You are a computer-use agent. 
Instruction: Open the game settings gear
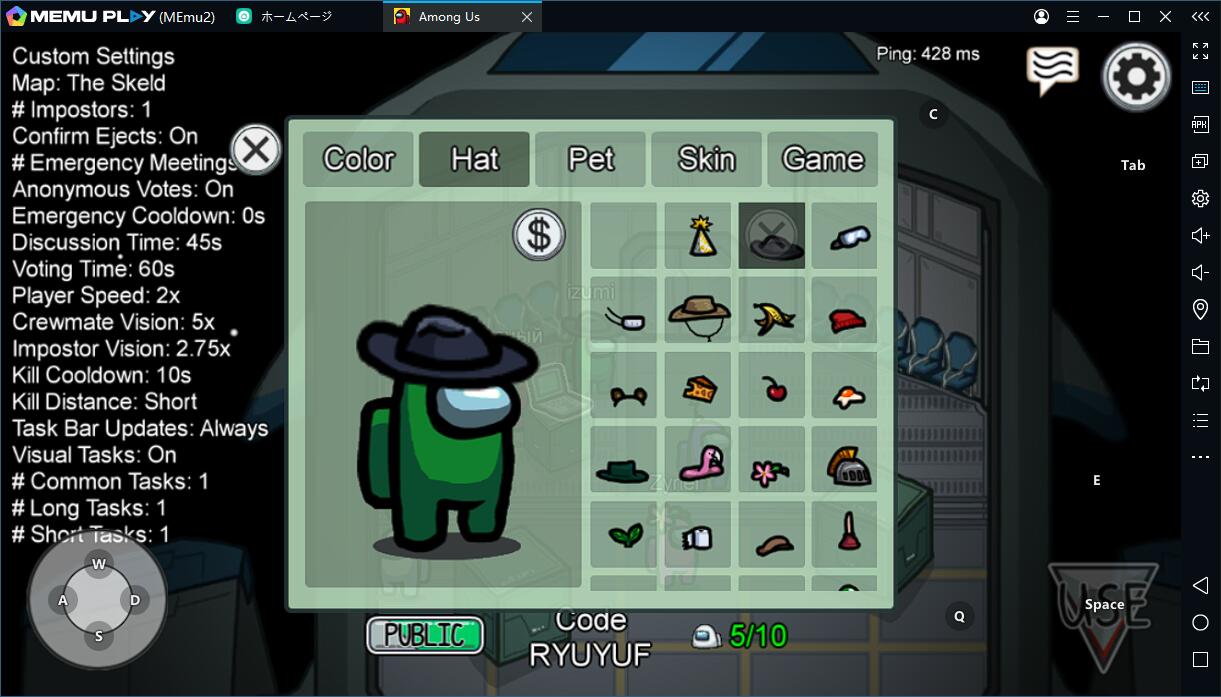tap(1137, 75)
